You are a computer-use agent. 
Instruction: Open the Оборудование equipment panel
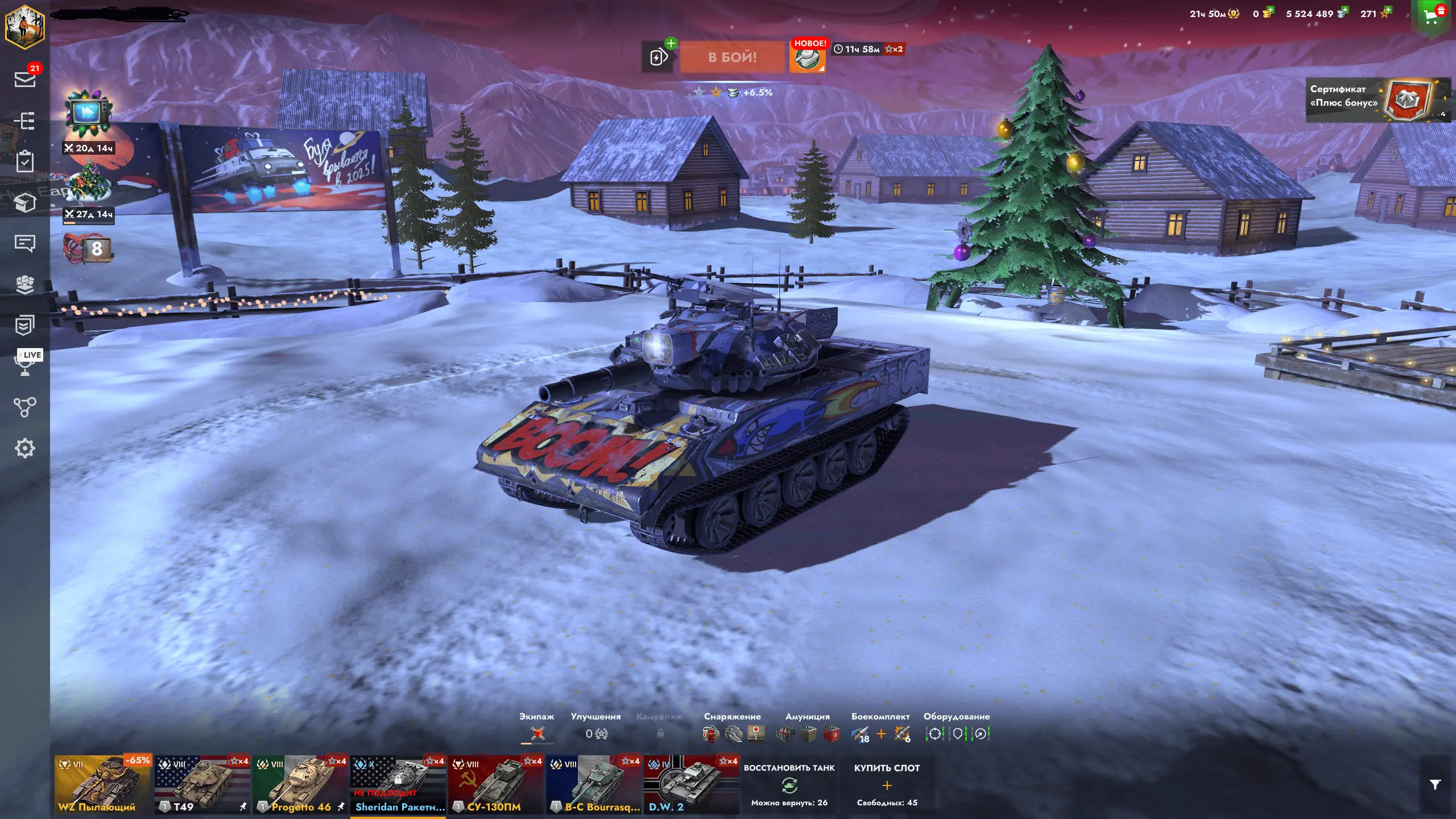957,729
